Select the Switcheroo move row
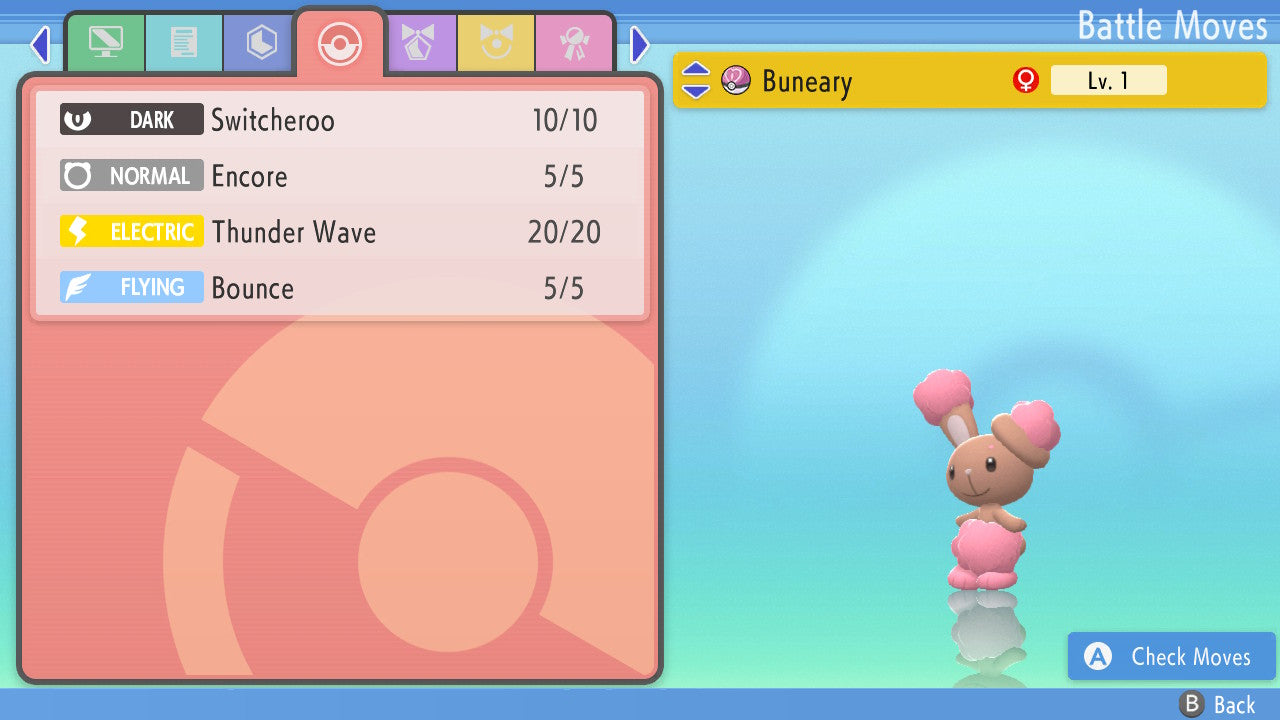The width and height of the screenshot is (1280, 720). click(340, 121)
